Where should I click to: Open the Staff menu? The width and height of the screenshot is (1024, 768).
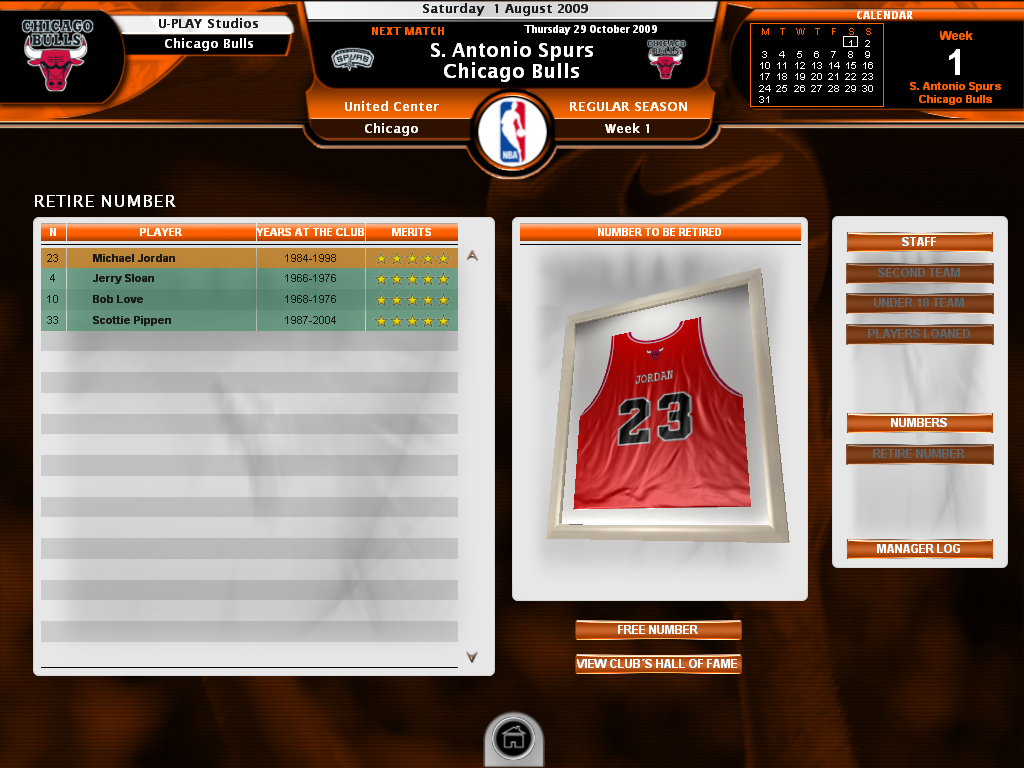tap(919, 242)
